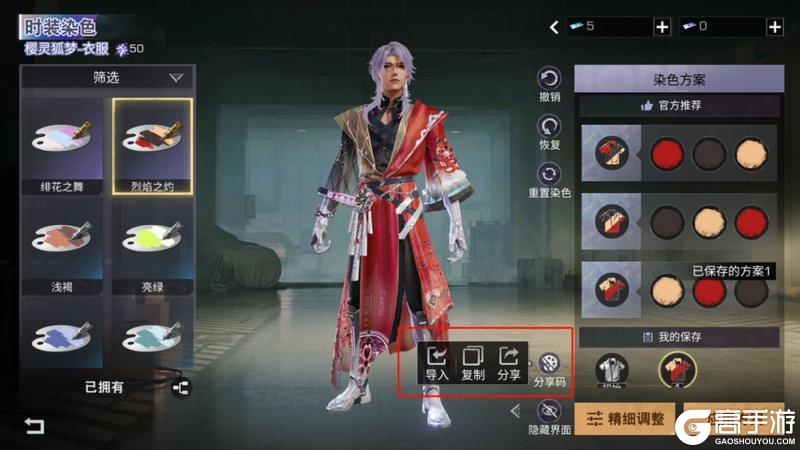Add more purple dye currency
Screen dimensions: 800x450
pyautogui.click(x=774, y=27)
